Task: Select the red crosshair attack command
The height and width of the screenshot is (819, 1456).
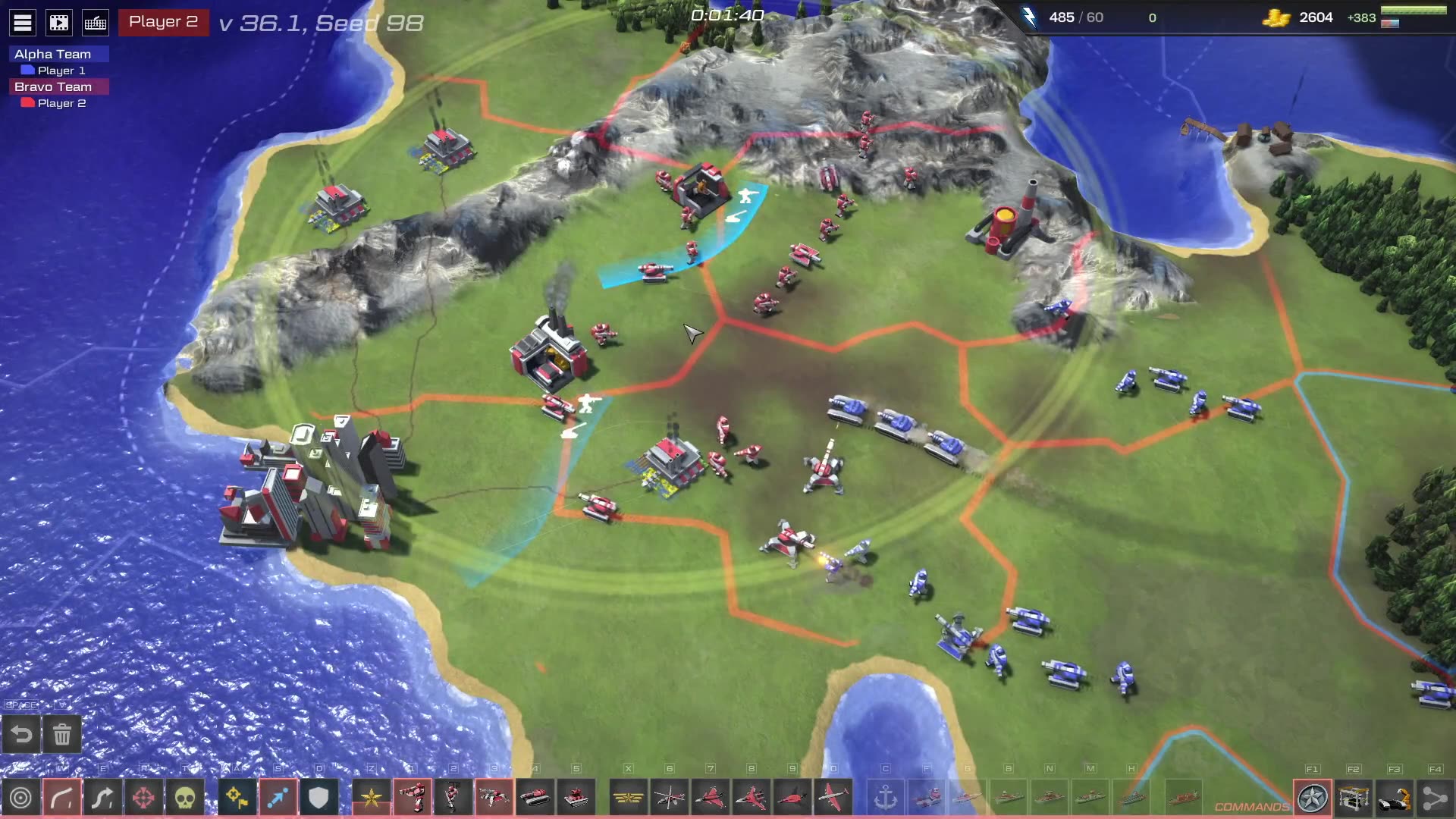Action: click(144, 798)
